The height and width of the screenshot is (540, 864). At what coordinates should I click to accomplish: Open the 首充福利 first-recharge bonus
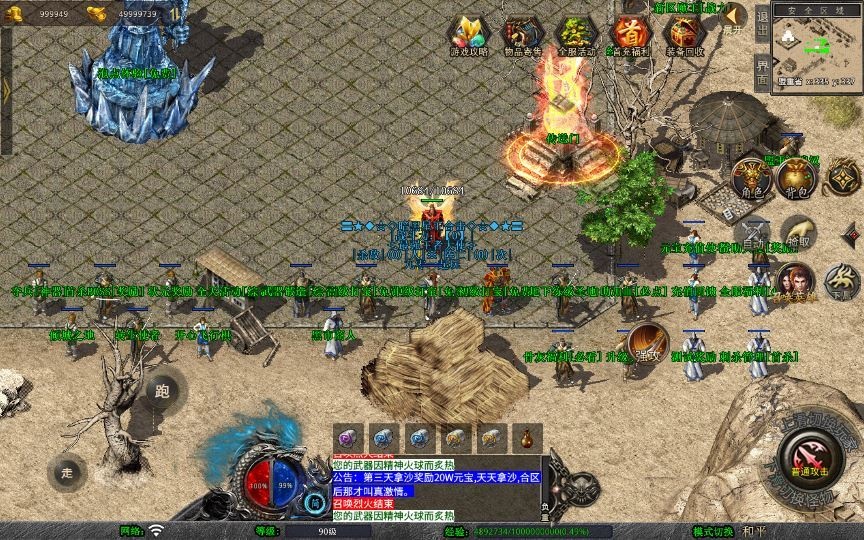pos(630,32)
